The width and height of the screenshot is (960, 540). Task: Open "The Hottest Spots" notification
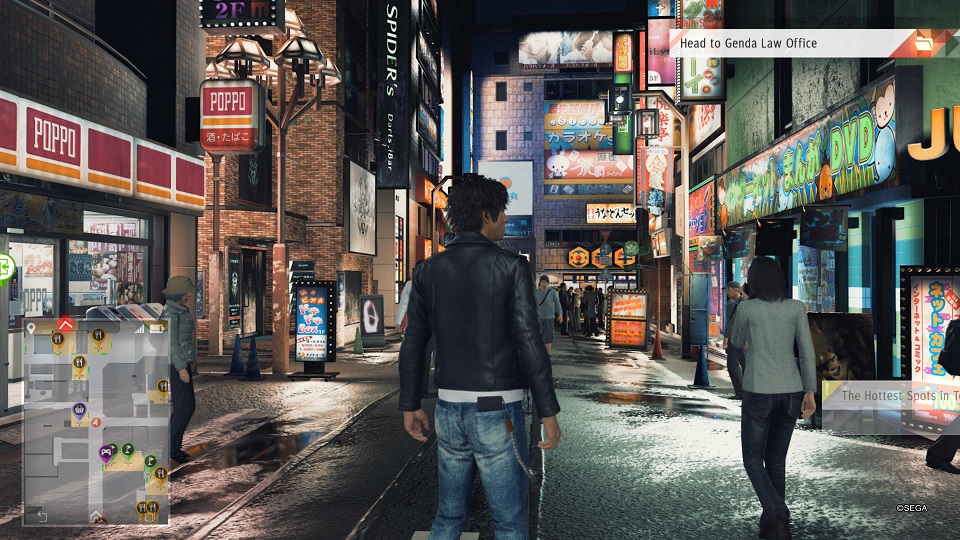point(890,395)
